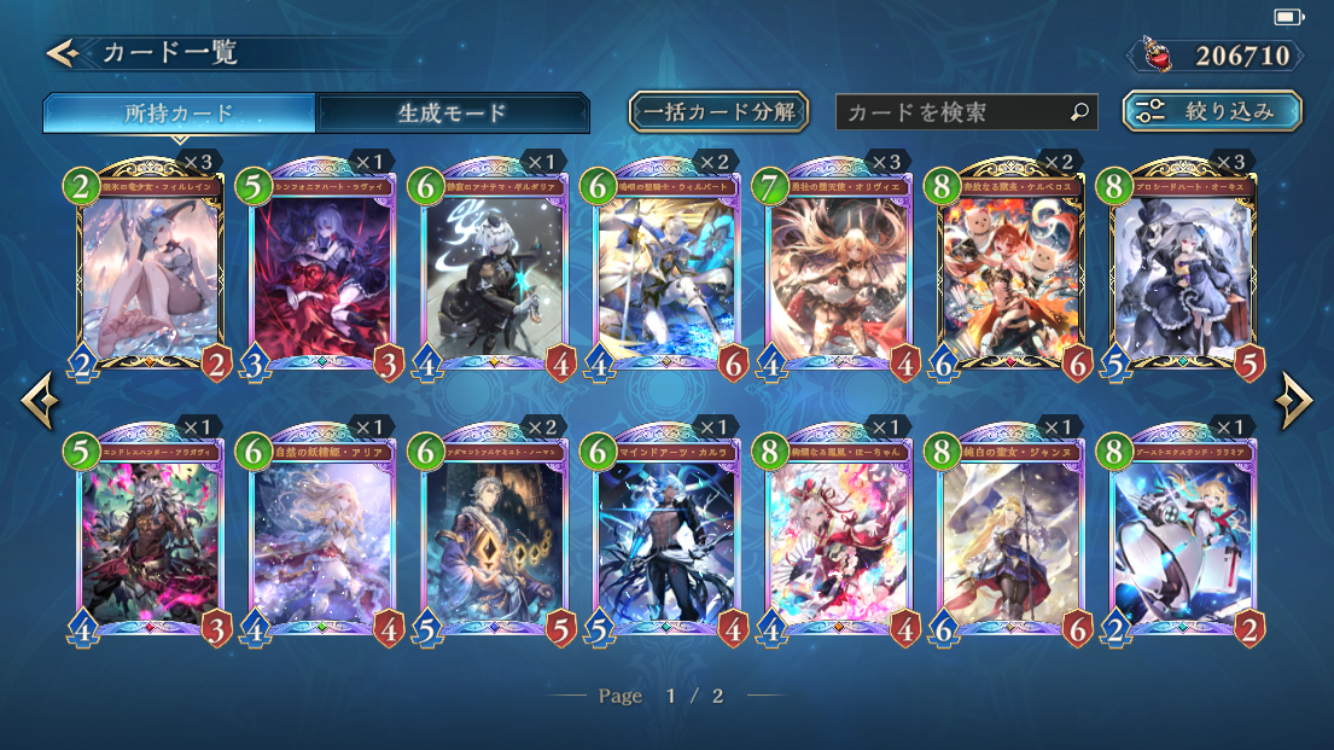Focus the カードを検索 search field
The image size is (1334, 750).
pos(955,112)
